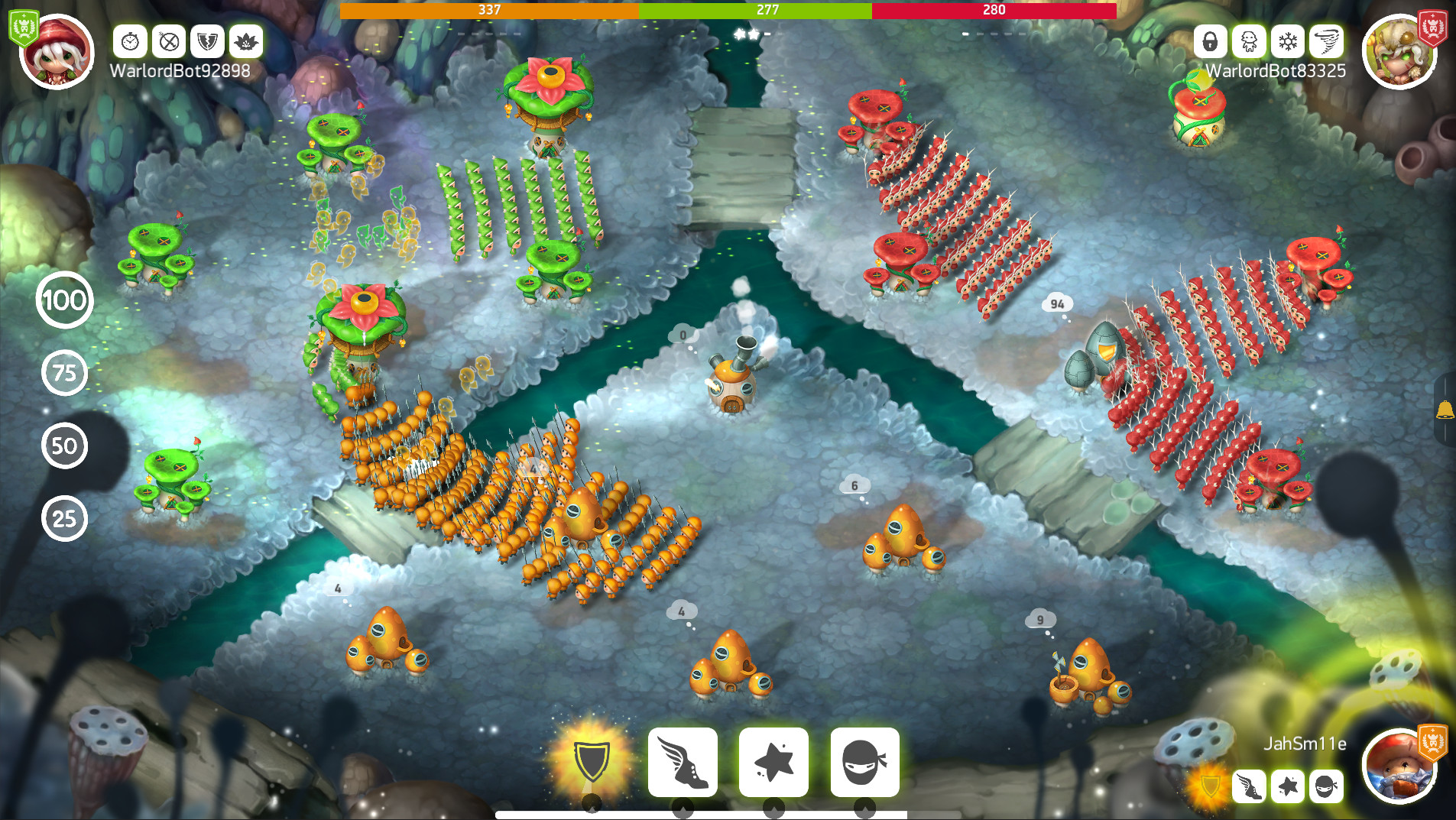
Task: Switch troop ratio to 50
Action: click(65, 446)
